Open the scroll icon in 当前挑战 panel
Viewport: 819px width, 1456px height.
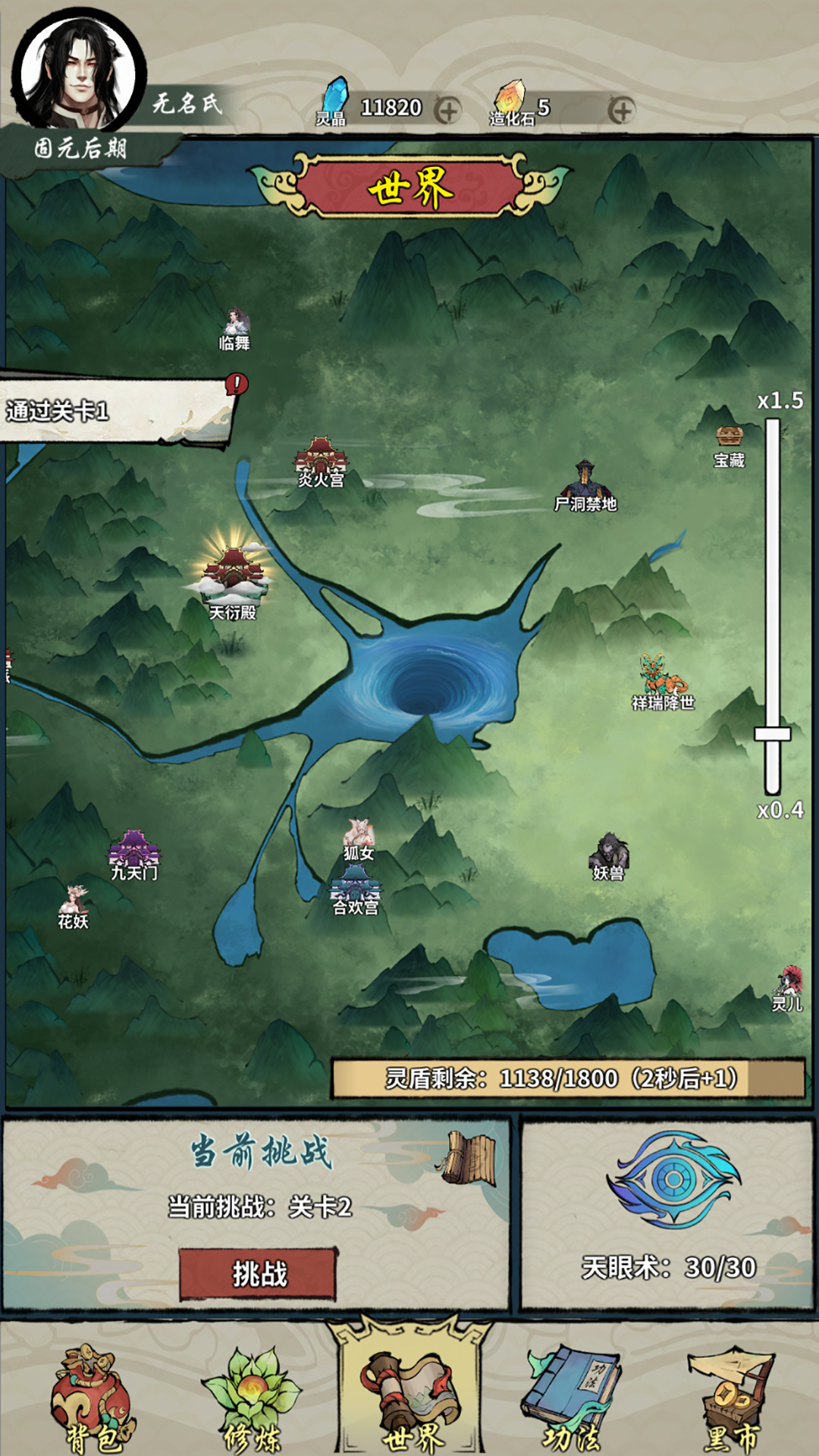(x=470, y=1158)
